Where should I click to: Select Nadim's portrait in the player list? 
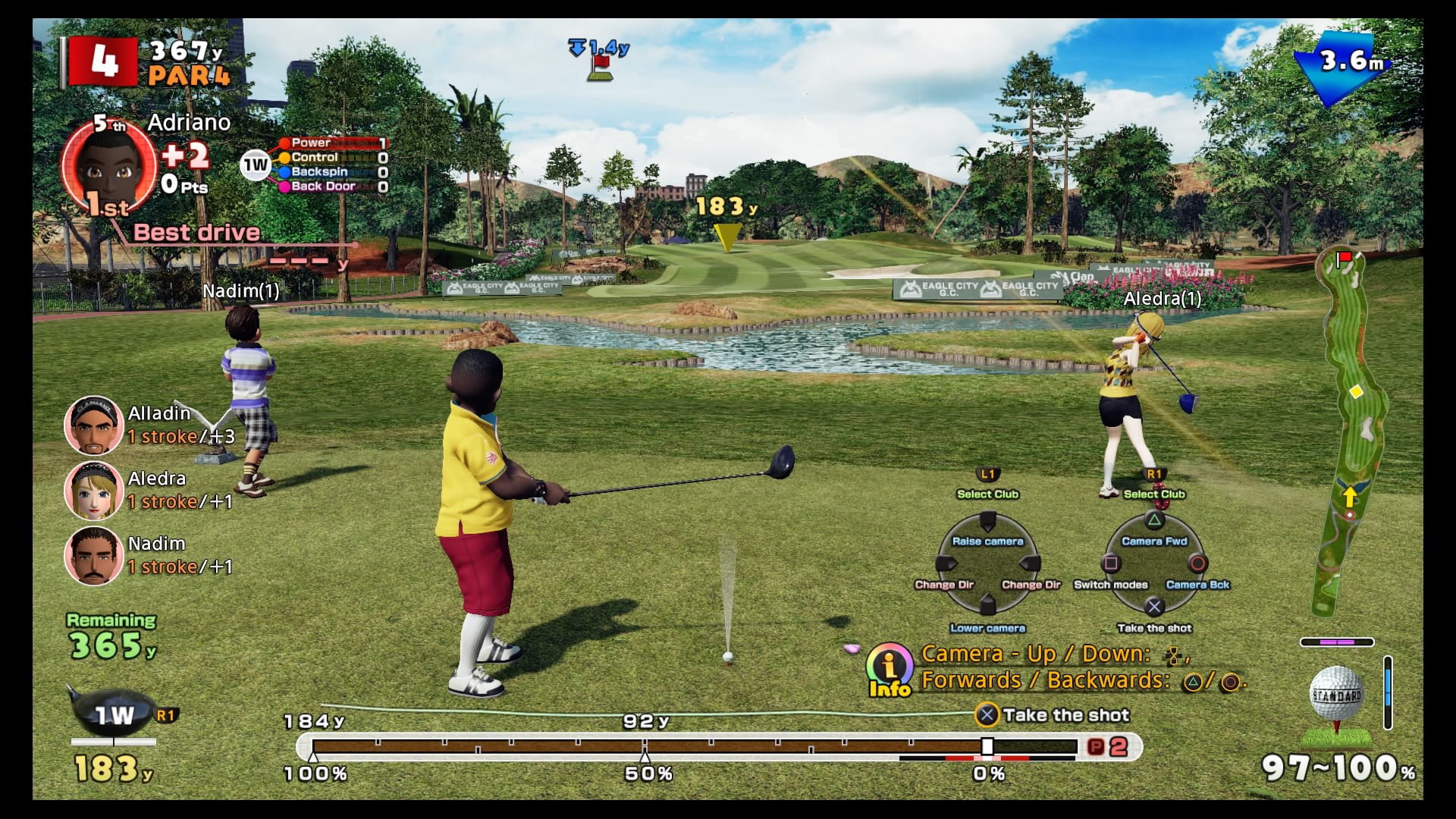point(94,556)
